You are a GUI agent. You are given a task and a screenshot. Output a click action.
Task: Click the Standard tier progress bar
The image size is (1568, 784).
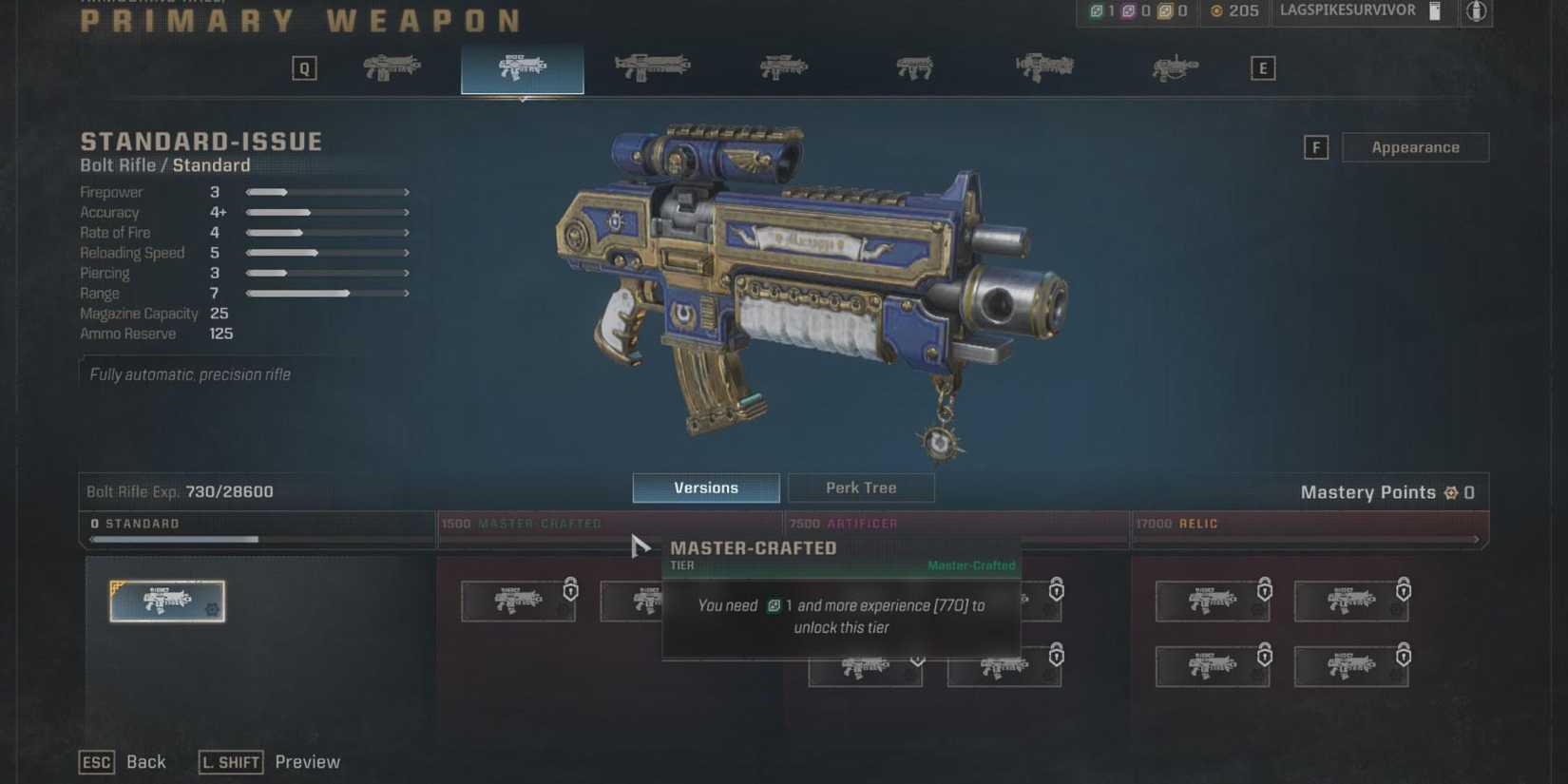(x=257, y=539)
